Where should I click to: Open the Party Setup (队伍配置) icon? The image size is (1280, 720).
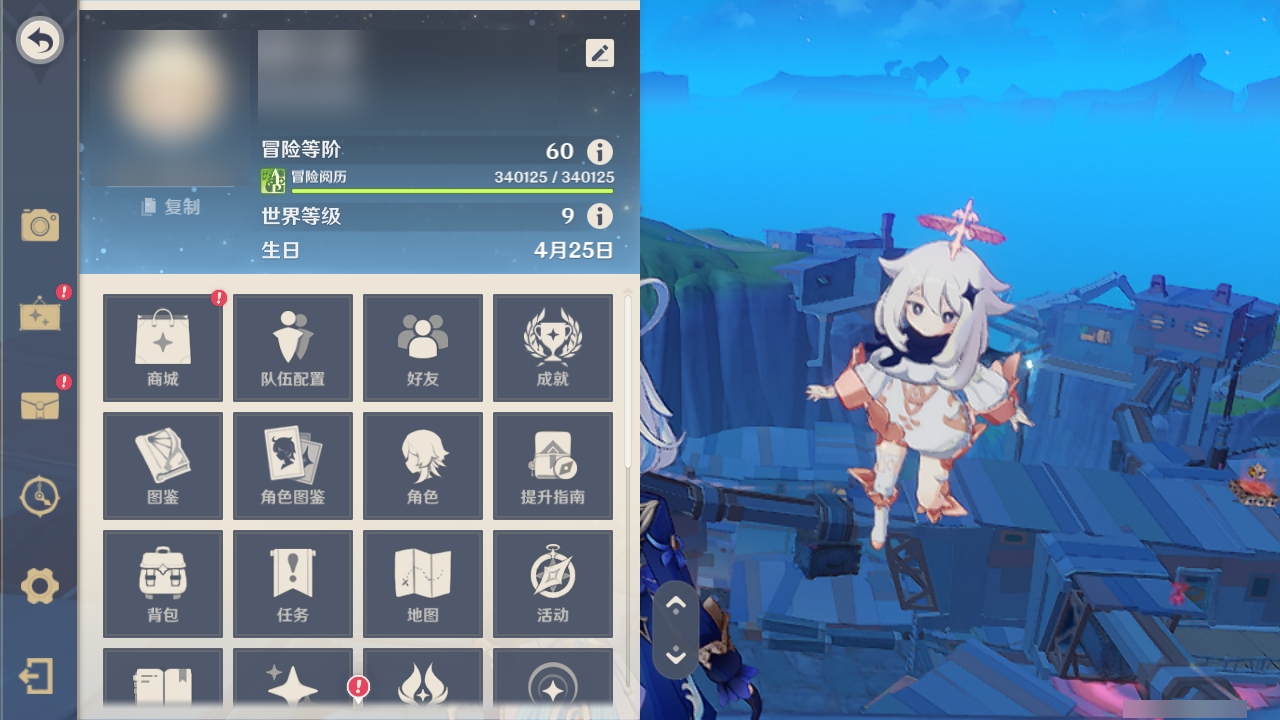pos(292,347)
